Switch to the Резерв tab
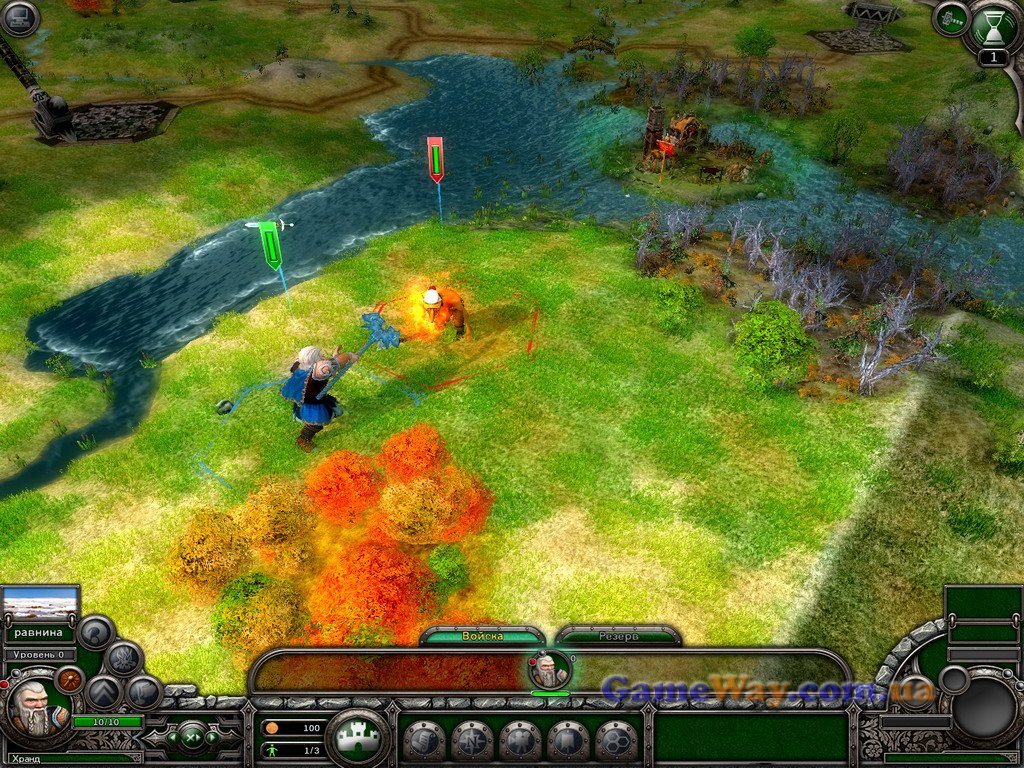Viewport: 1024px width, 768px height. click(x=618, y=636)
